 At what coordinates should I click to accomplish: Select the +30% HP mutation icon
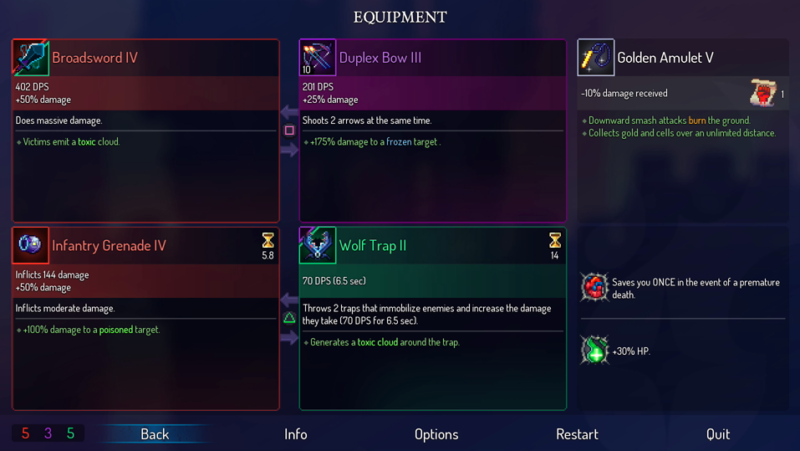pos(595,350)
